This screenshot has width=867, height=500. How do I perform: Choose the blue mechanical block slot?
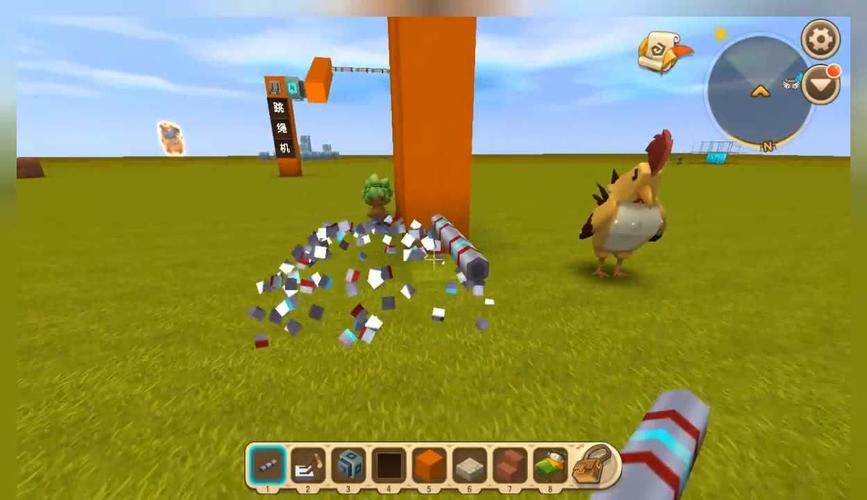coord(348,465)
